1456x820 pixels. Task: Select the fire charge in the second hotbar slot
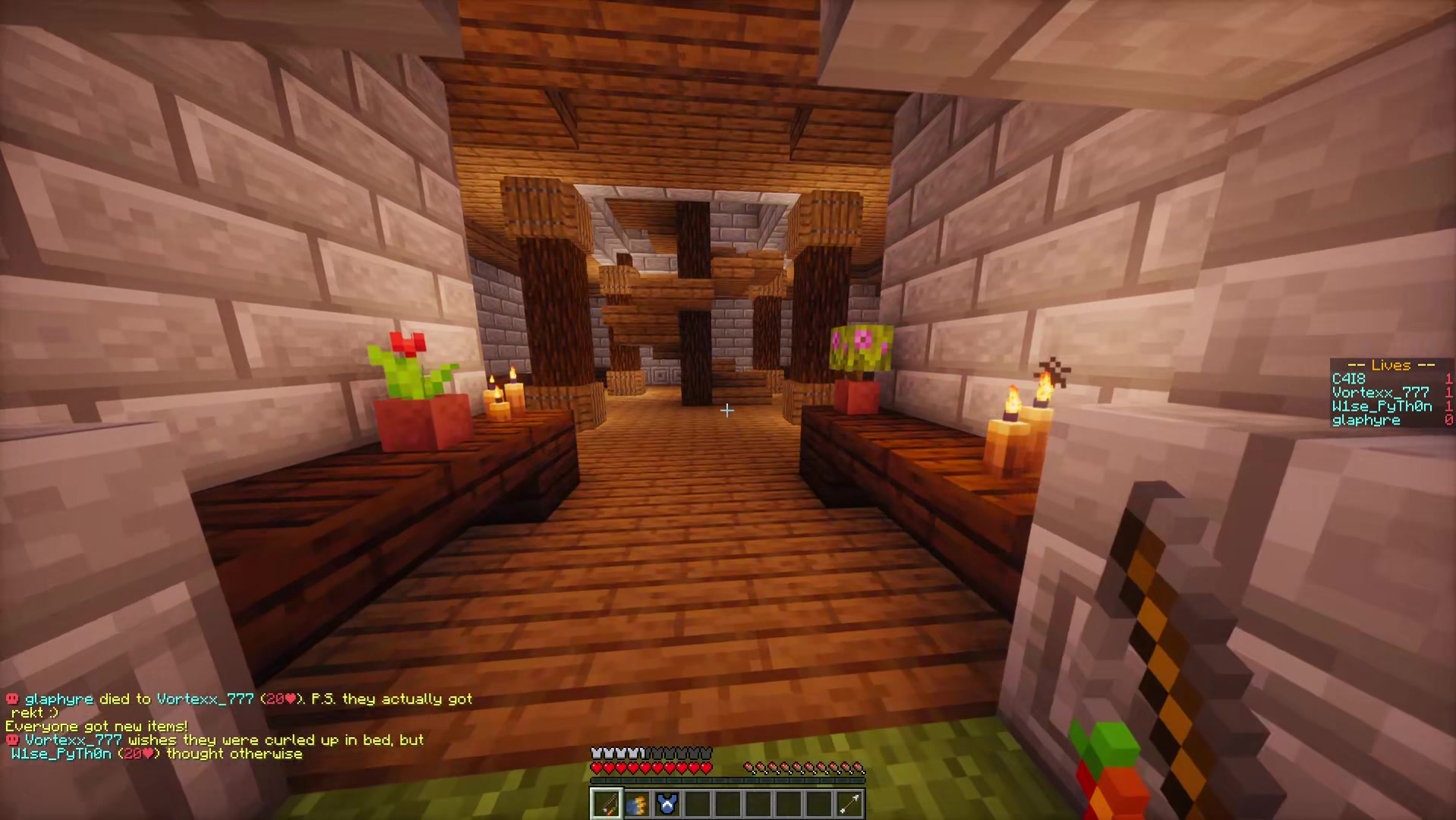(x=636, y=803)
